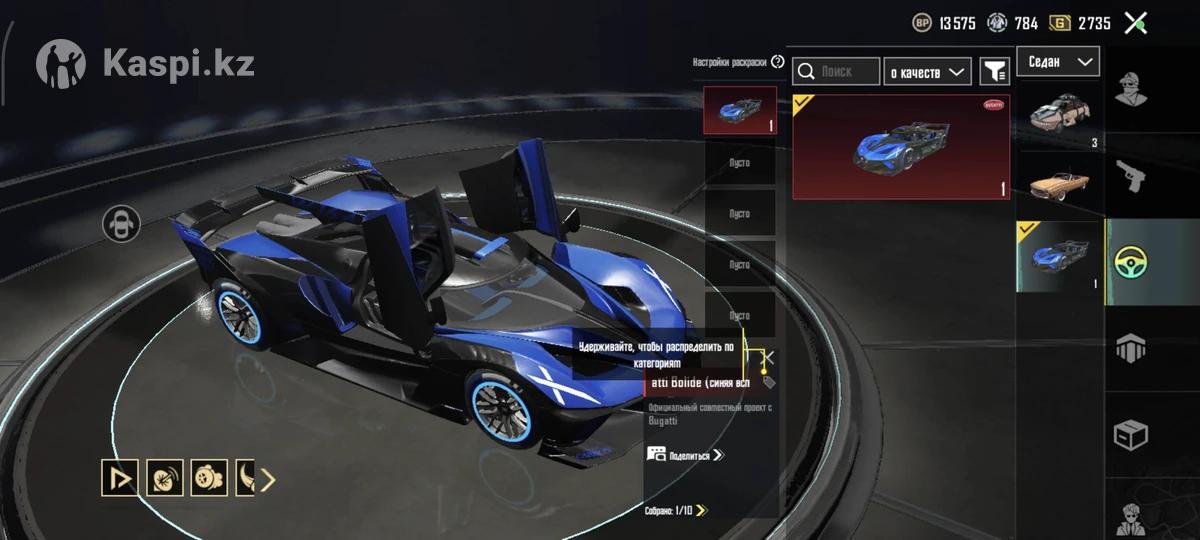1200x540 pixels.
Task: Select the large Bugatti Bolide skin card
Action: [x=900, y=147]
